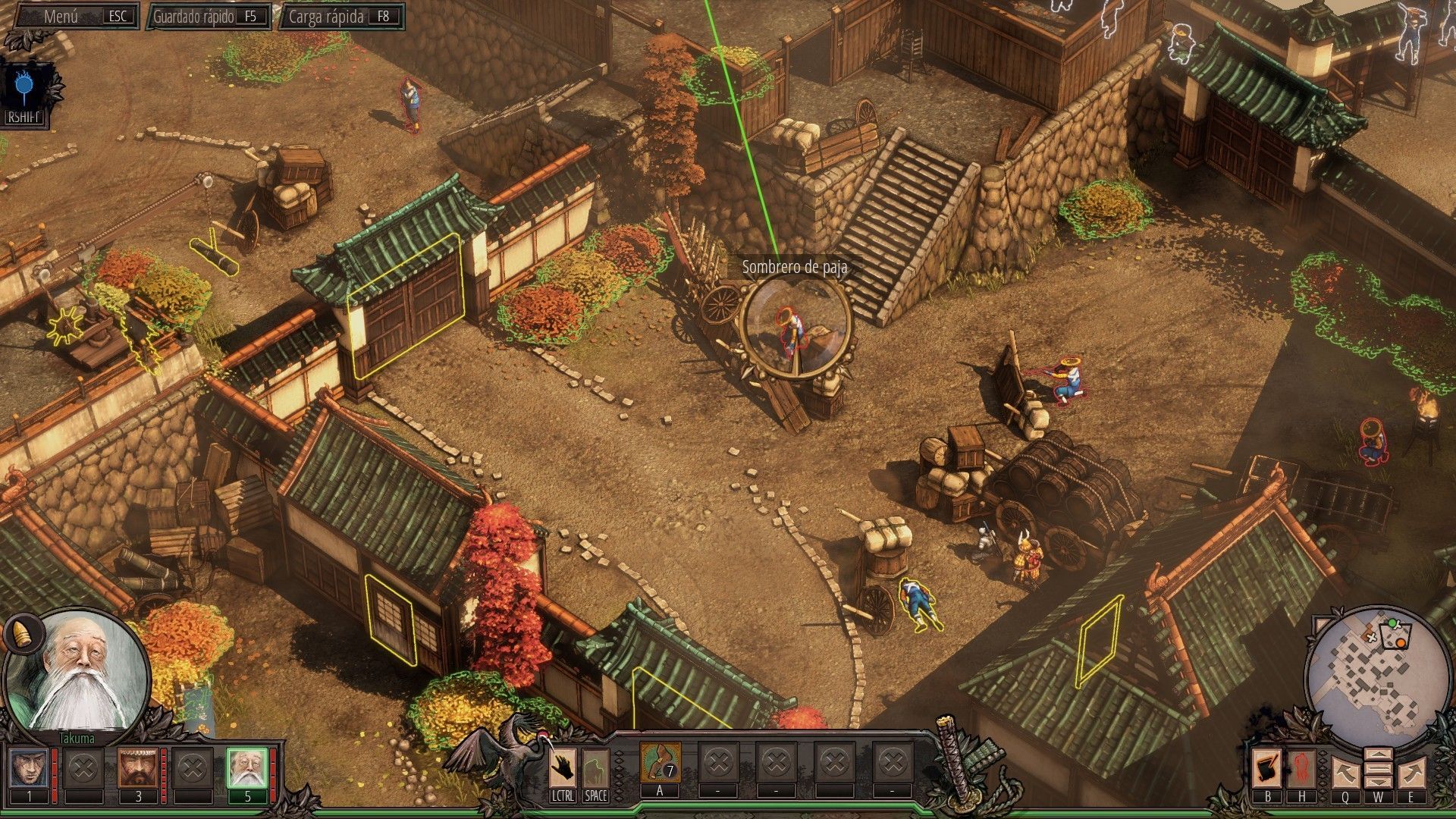Activate the black hand interact ability

tap(563, 767)
